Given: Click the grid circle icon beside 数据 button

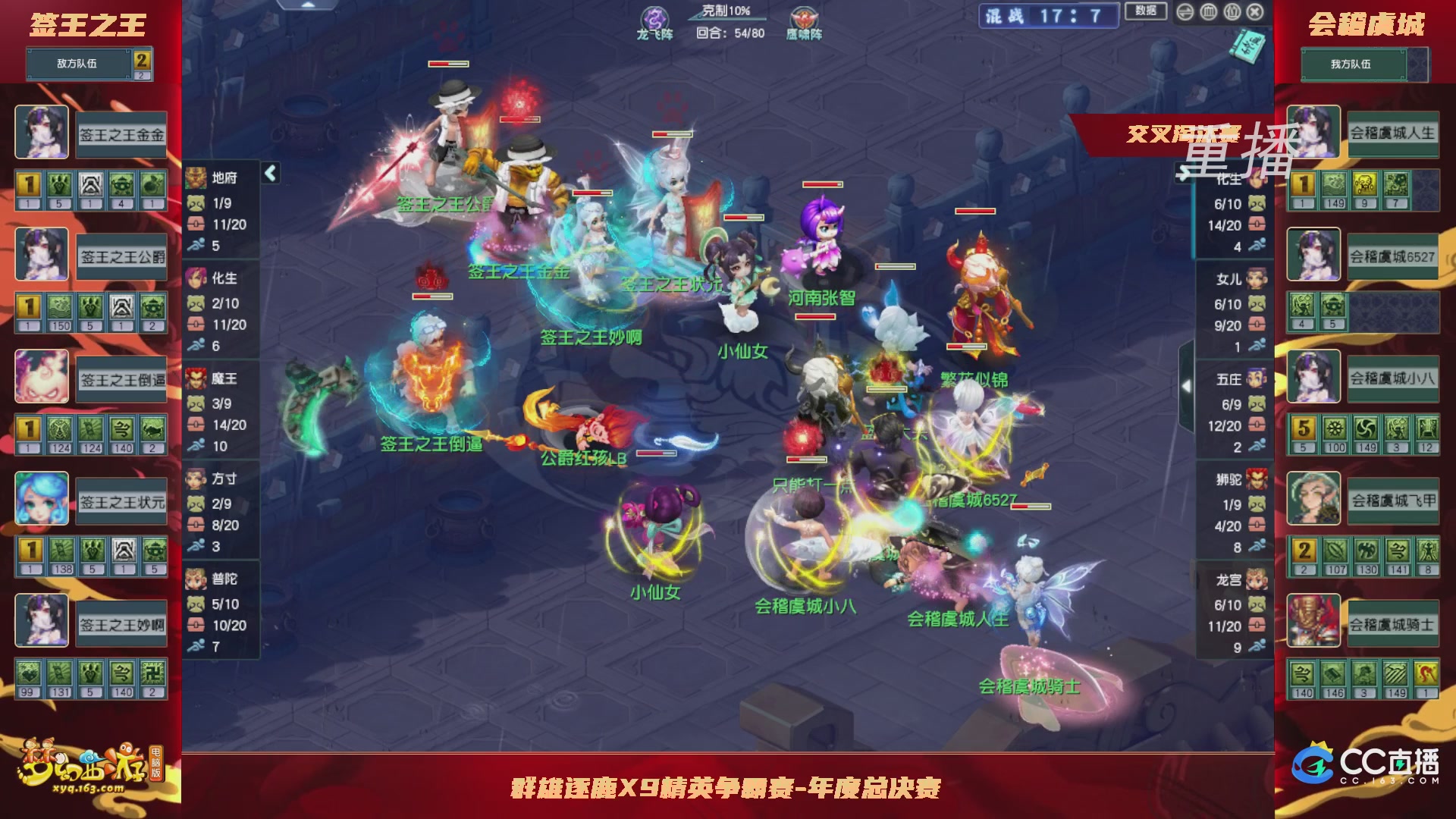Looking at the screenshot, I should (1208, 12).
